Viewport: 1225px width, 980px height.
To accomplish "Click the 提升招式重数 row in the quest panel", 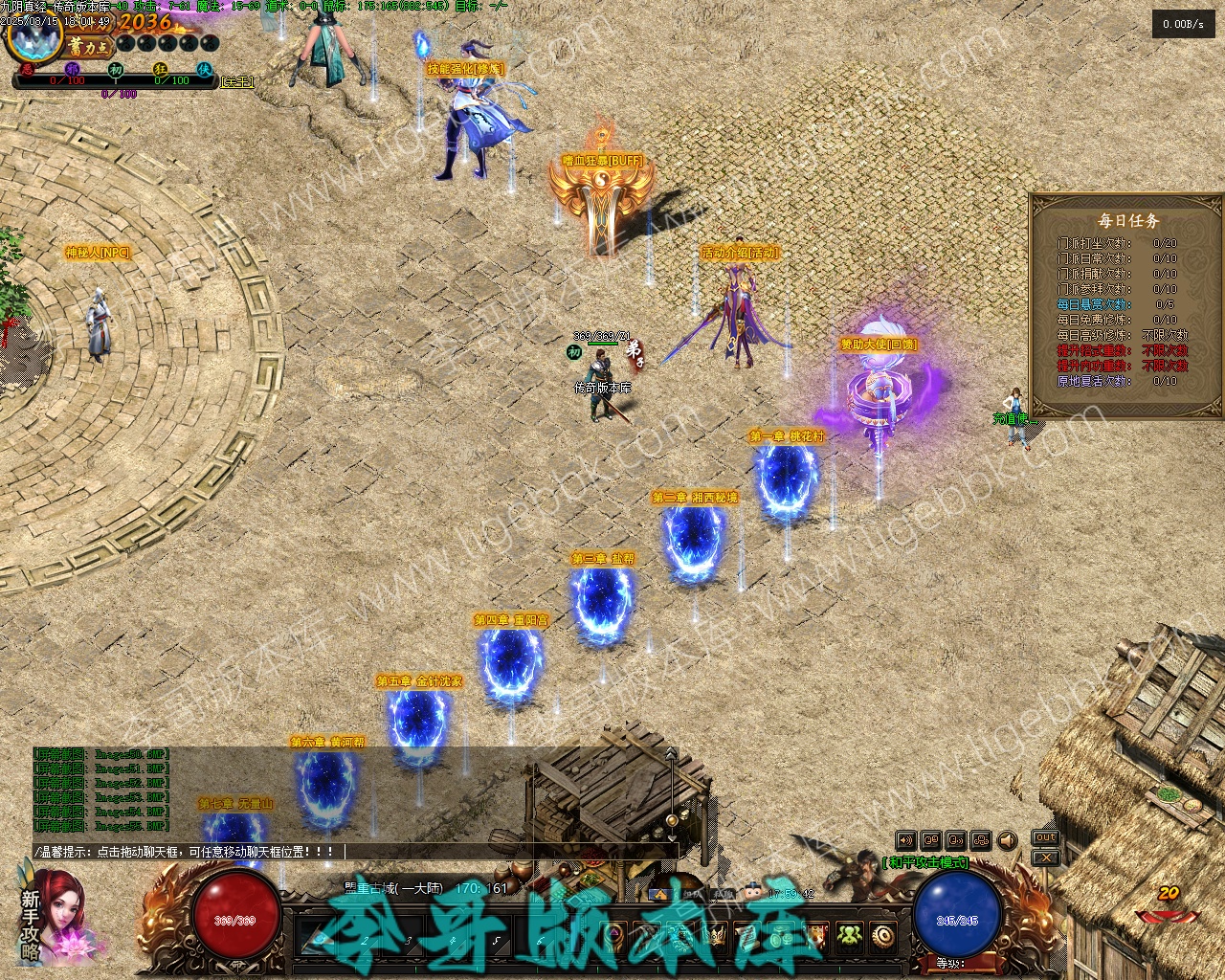I will point(1122,350).
